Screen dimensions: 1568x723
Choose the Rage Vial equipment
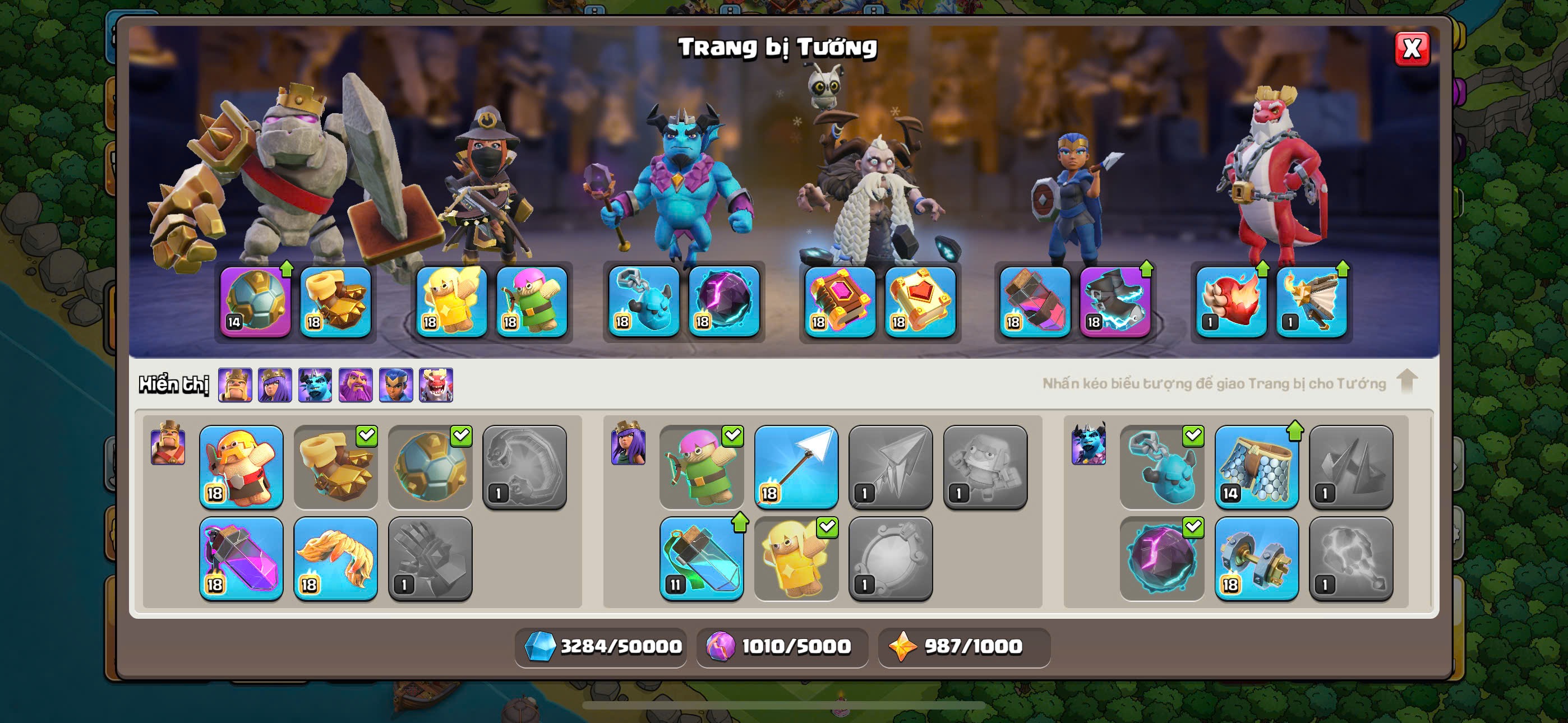[x=241, y=558]
